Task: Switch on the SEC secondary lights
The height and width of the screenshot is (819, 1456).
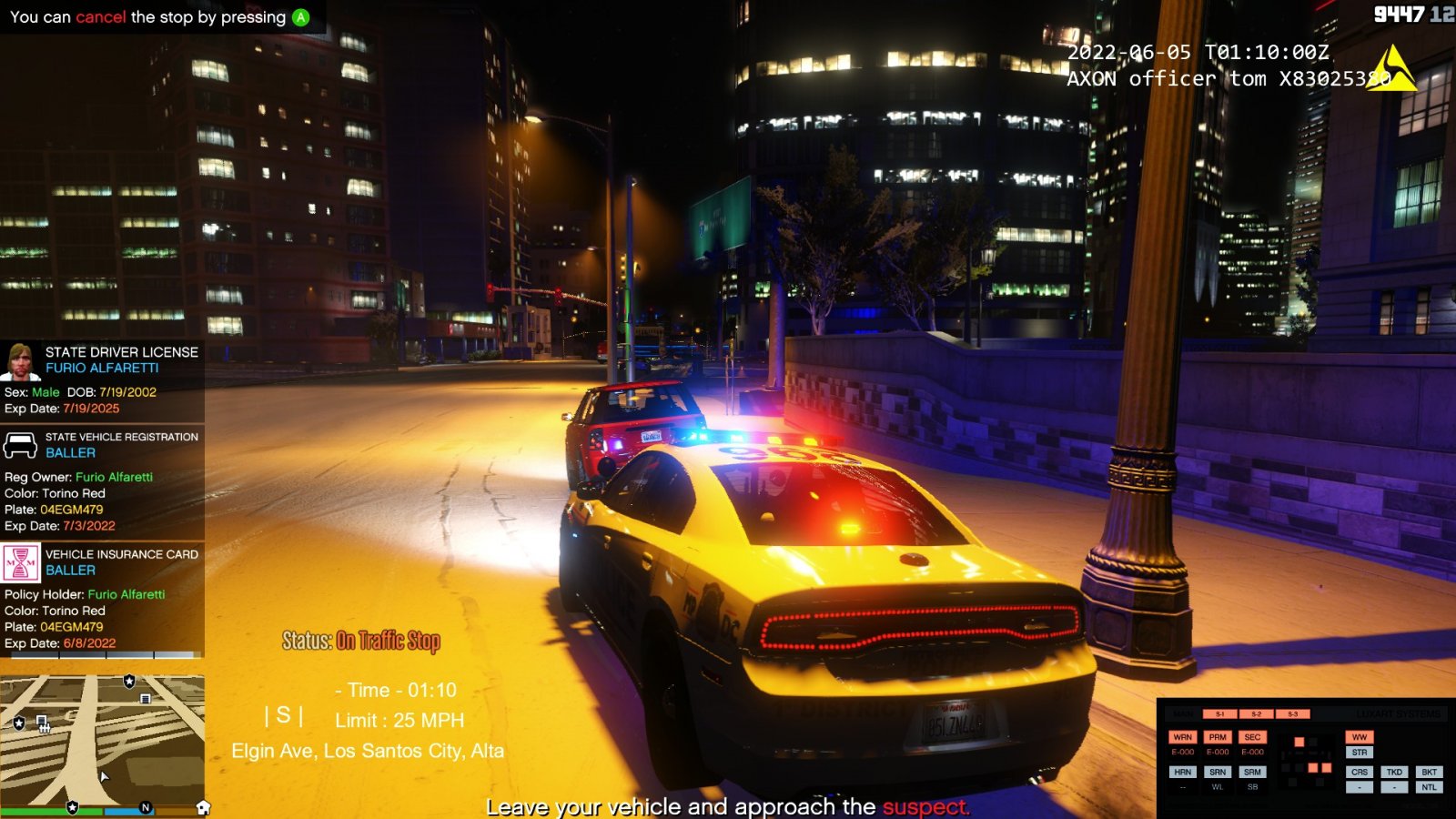Action: tap(1252, 737)
